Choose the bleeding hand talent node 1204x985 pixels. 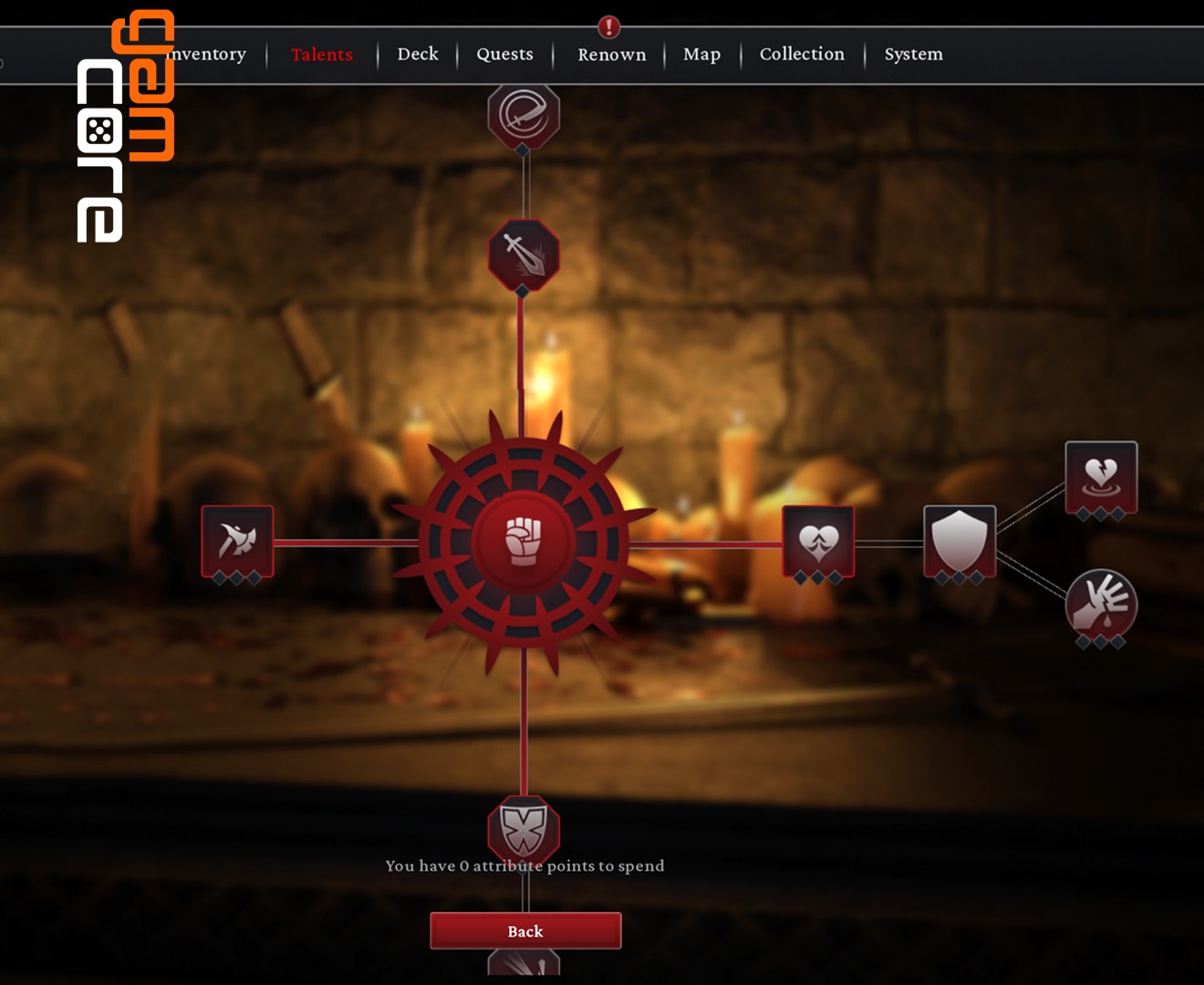pyautogui.click(x=1101, y=604)
